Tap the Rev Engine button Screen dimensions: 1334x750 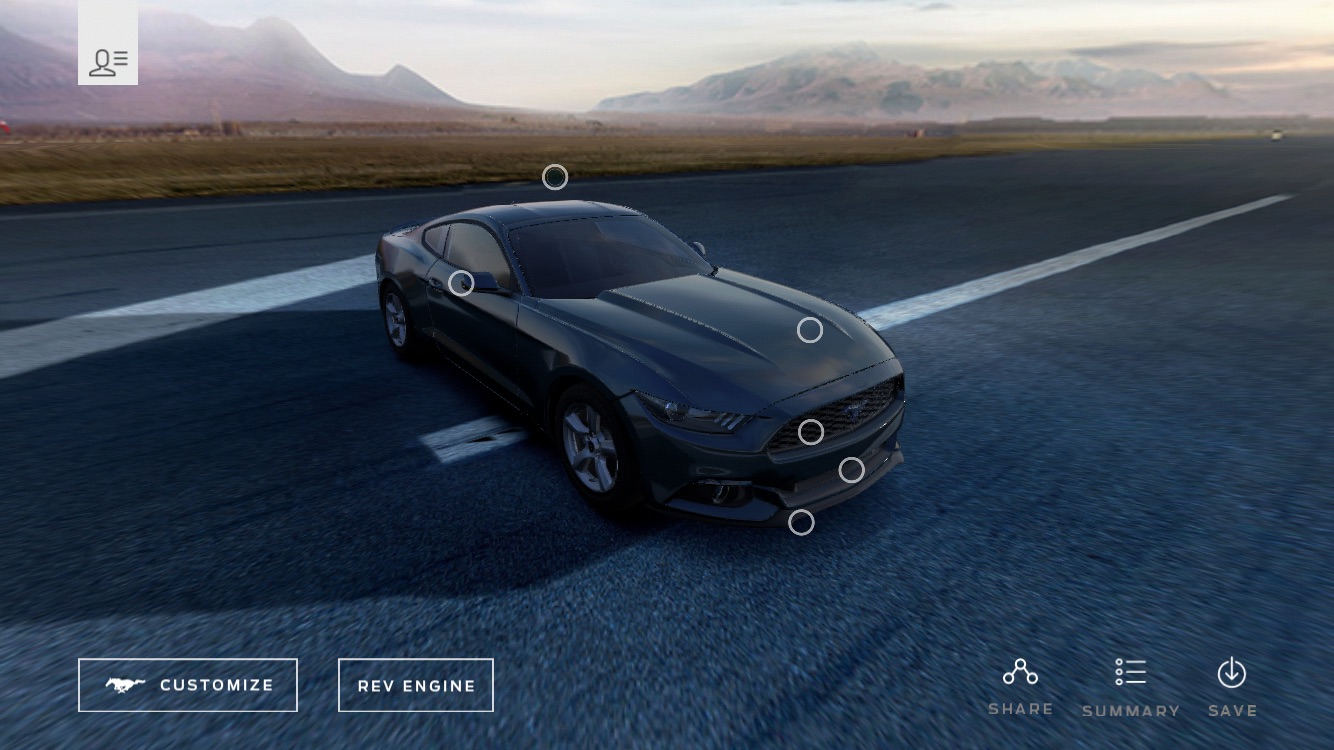[416, 685]
